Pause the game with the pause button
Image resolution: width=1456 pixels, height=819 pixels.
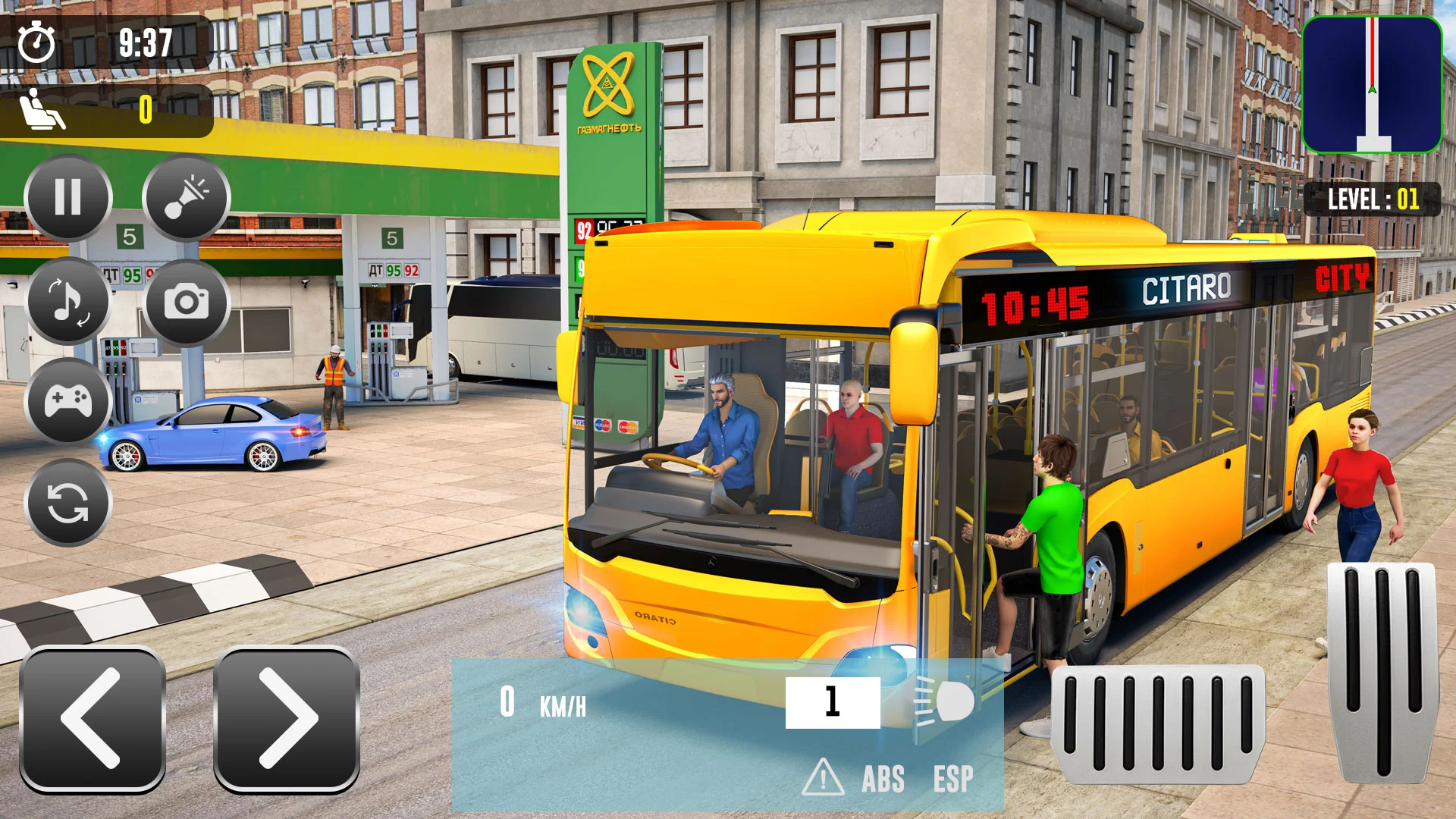click(68, 198)
